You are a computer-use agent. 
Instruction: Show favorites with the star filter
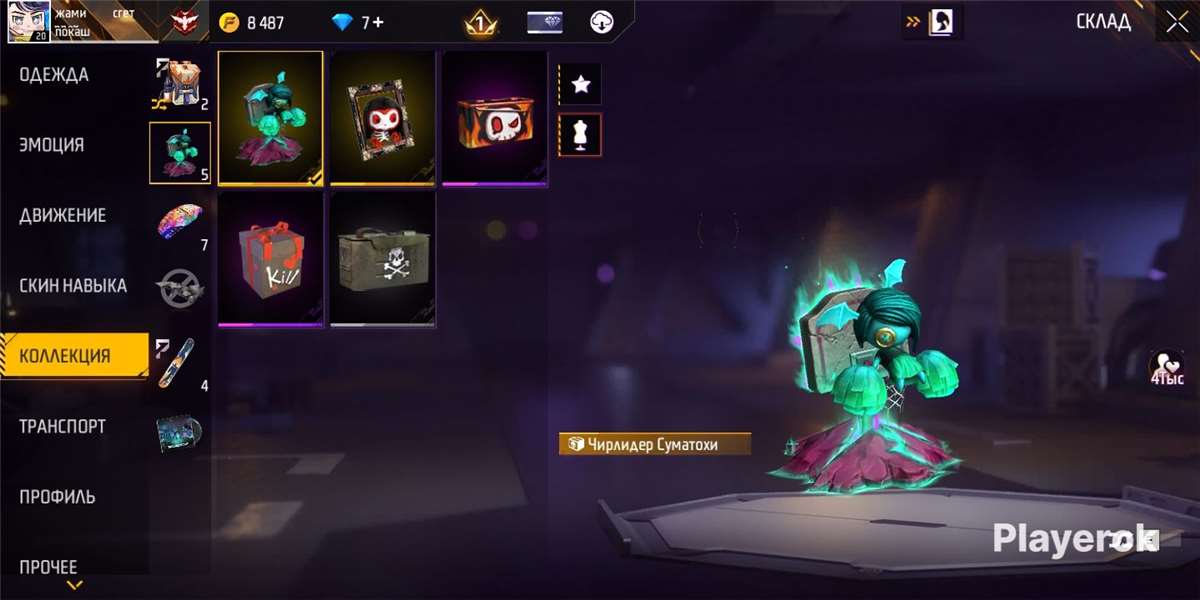[x=580, y=85]
